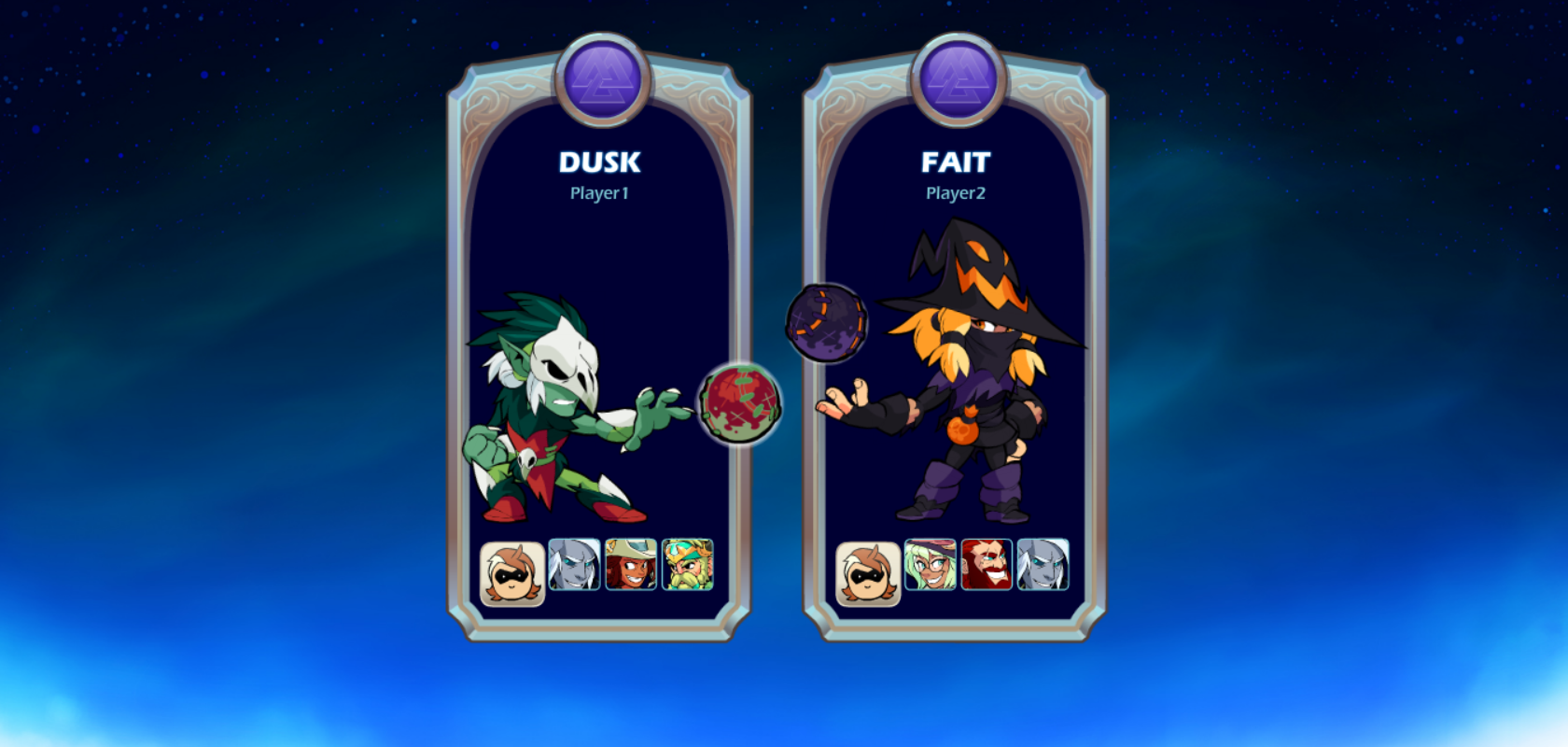Select the Dusk character artwork

(560, 411)
